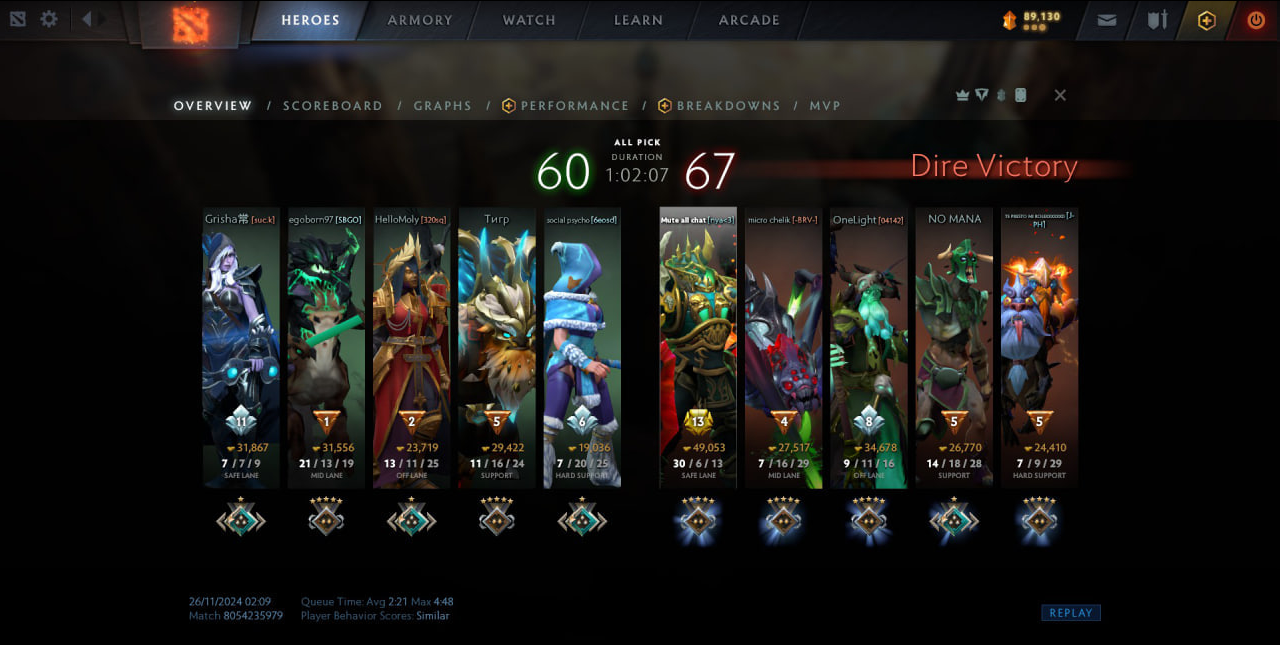Open the settings gear menu

click(48, 19)
